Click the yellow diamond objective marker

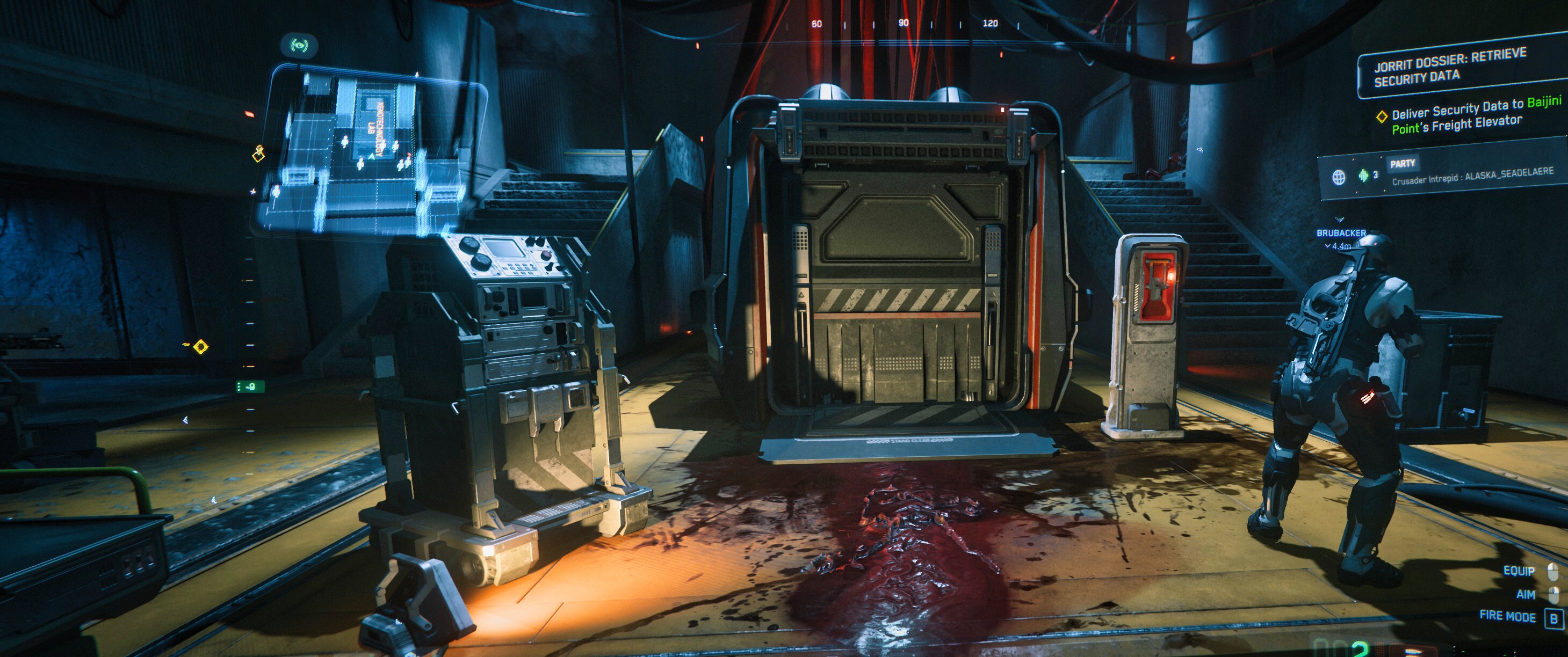tap(200, 347)
